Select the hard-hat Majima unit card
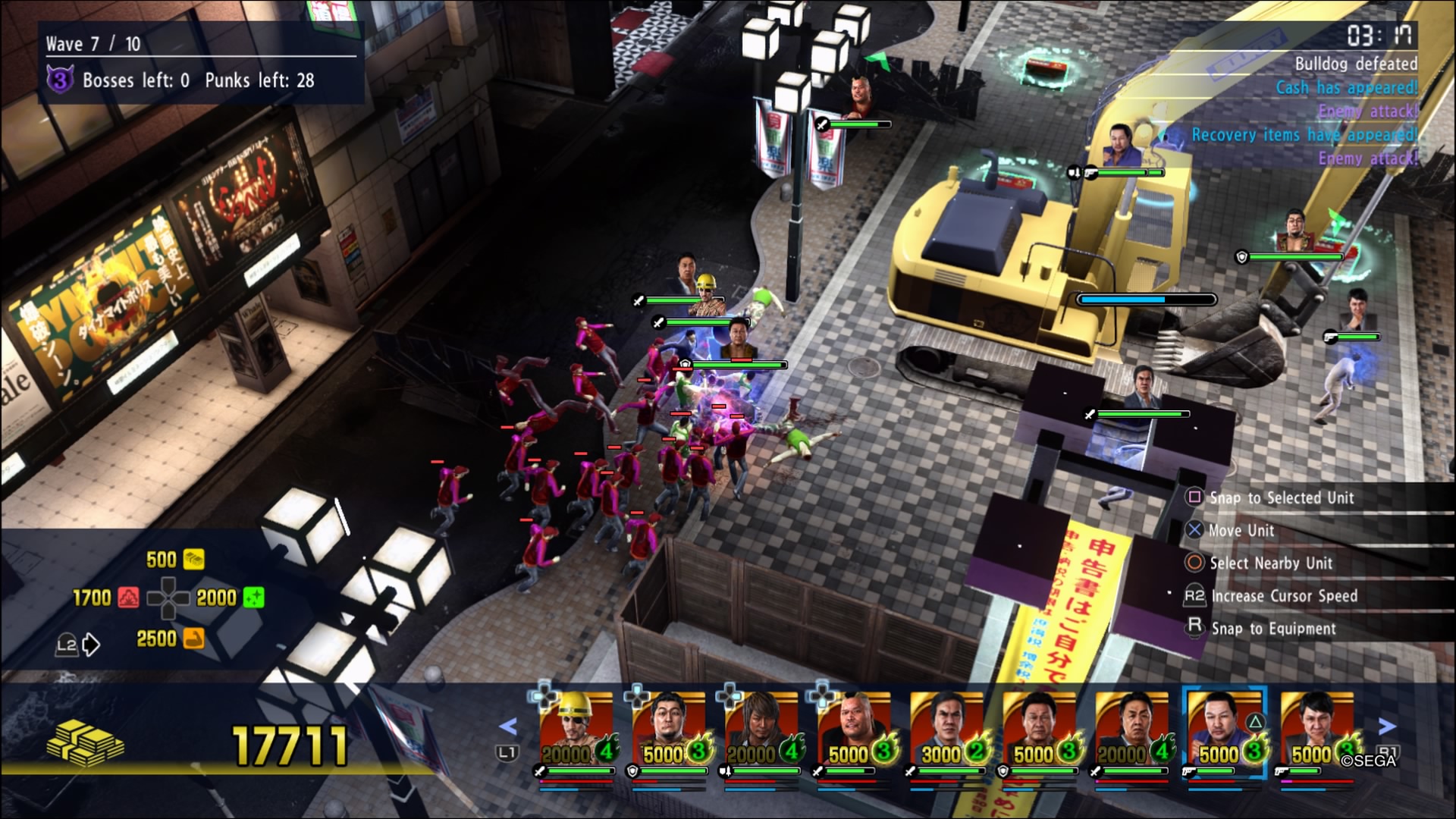 pyautogui.click(x=577, y=732)
